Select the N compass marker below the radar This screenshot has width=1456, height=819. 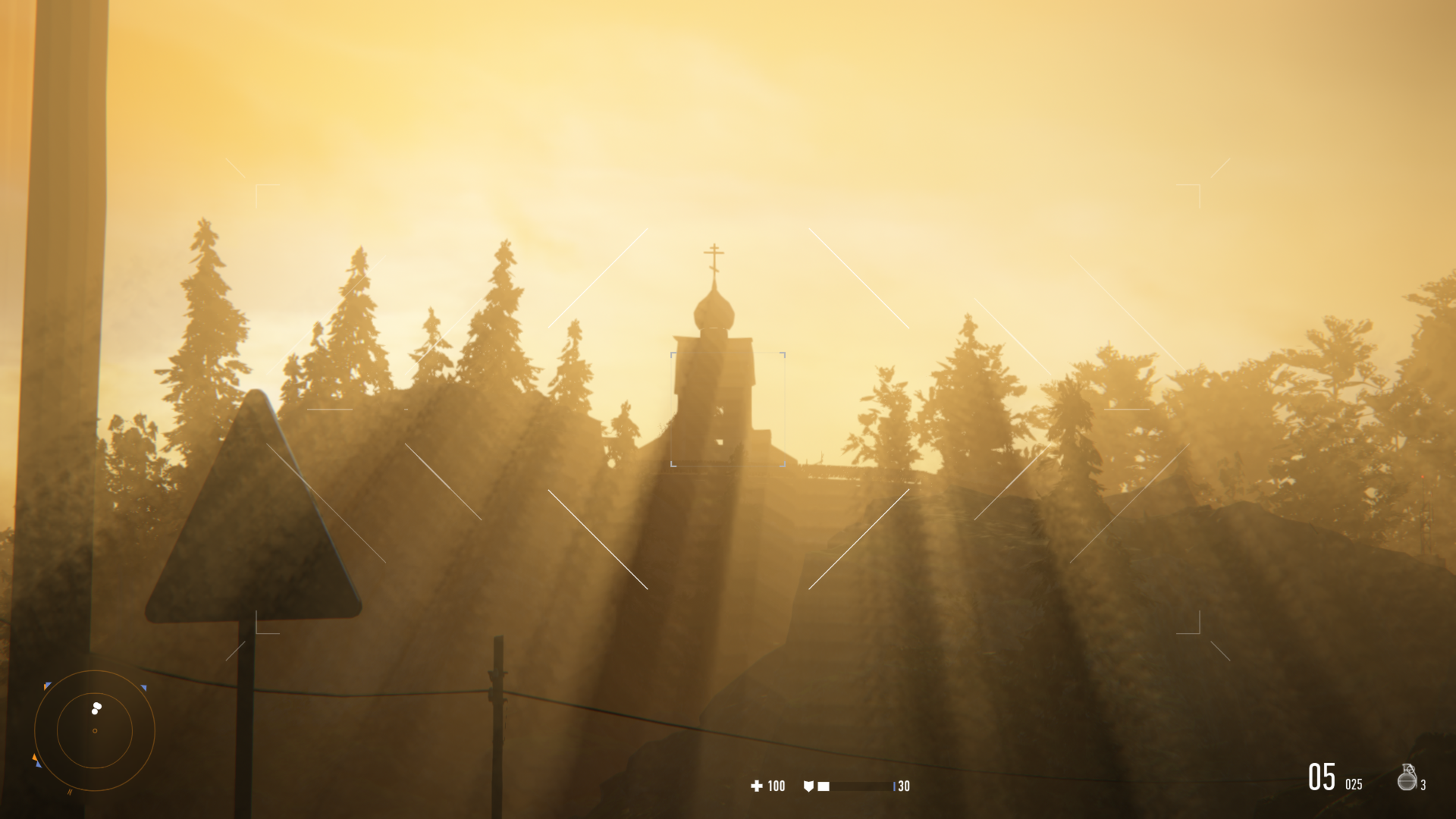70,792
